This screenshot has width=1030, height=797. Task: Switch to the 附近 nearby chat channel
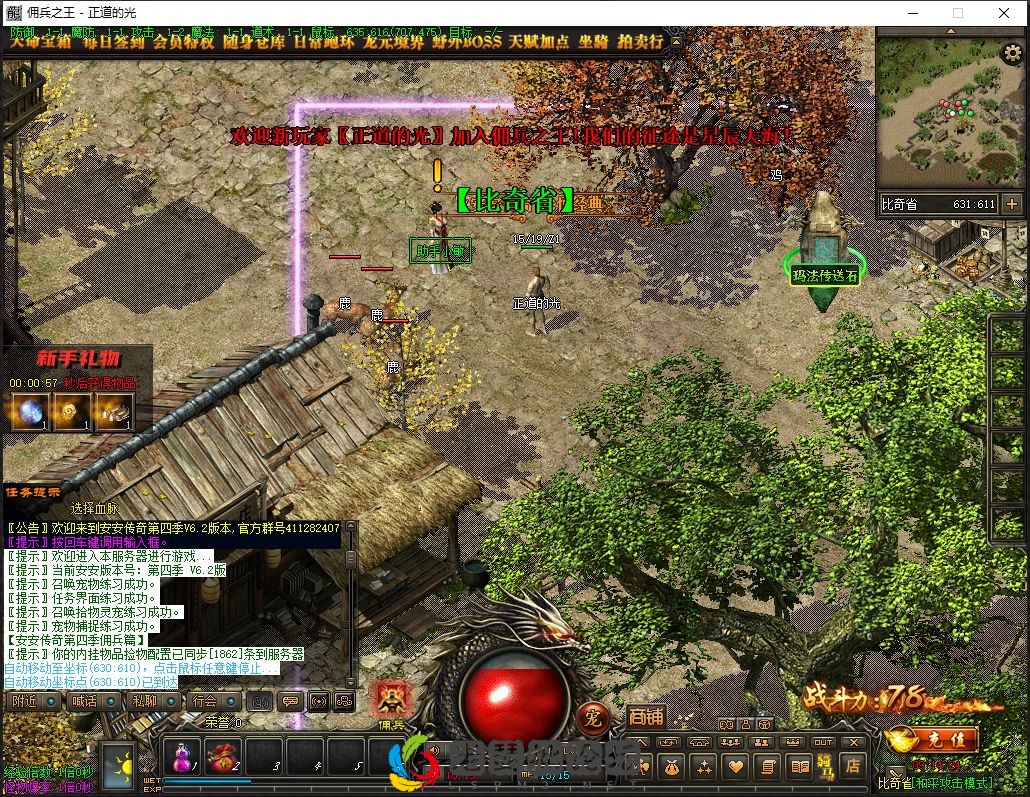(25, 701)
